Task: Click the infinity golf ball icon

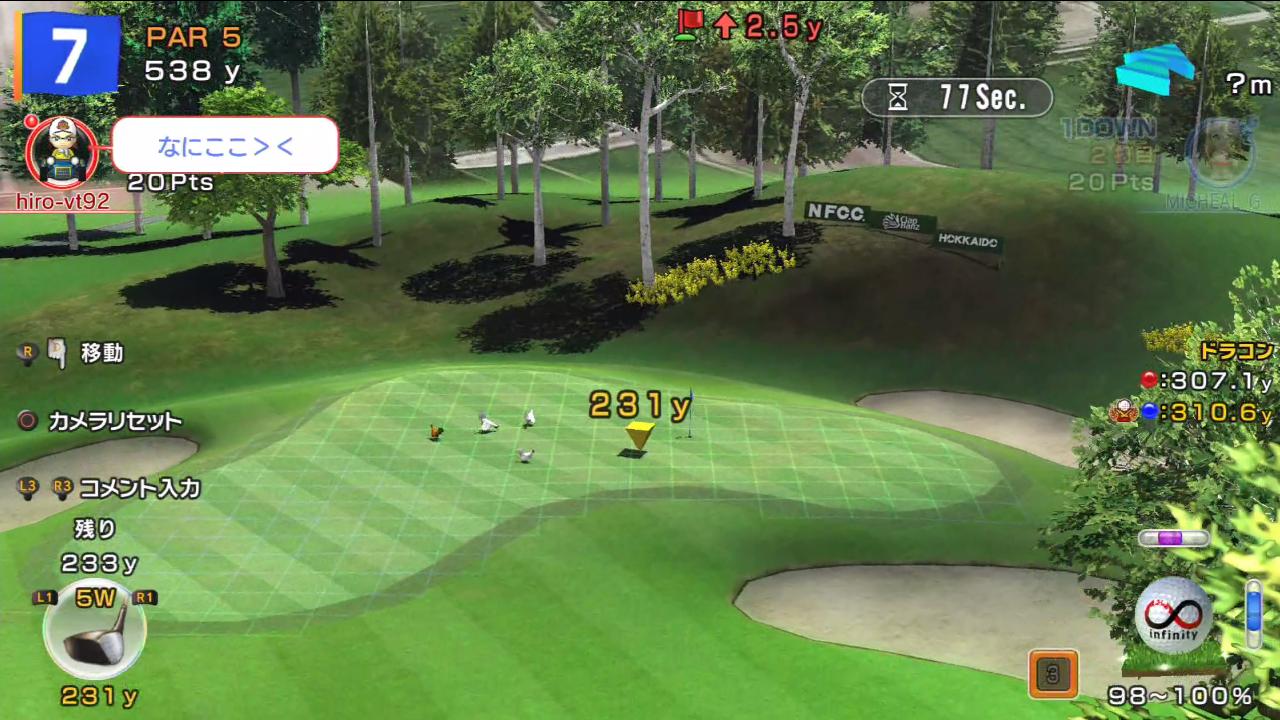Action: point(1173,614)
